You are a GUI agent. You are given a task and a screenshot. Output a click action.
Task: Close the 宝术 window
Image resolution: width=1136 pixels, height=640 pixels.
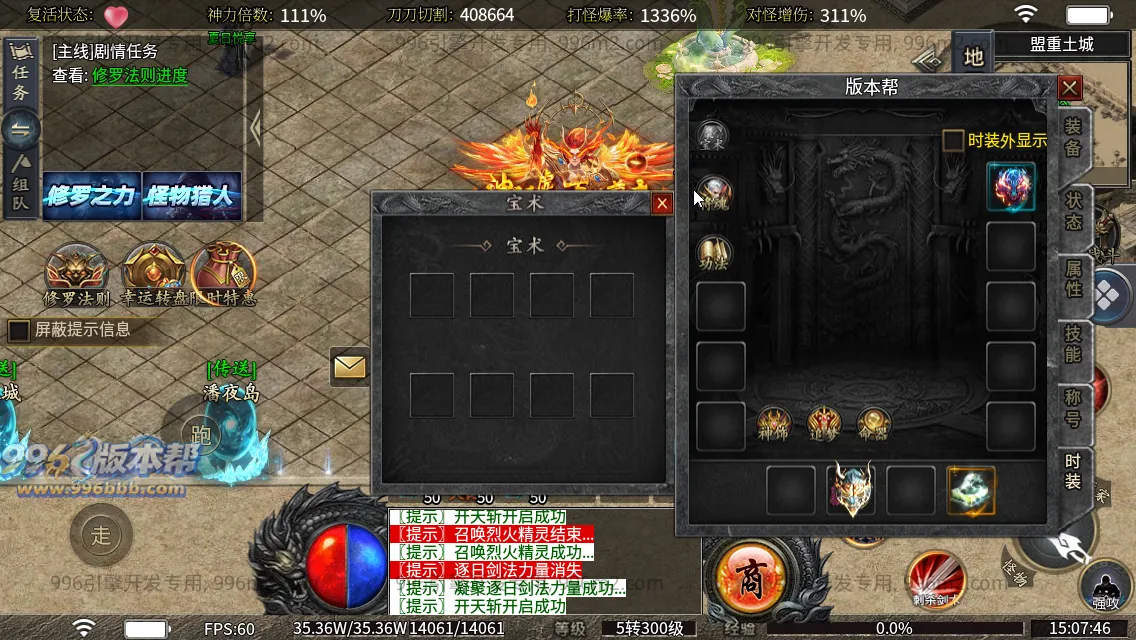pyautogui.click(x=662, y=204)
